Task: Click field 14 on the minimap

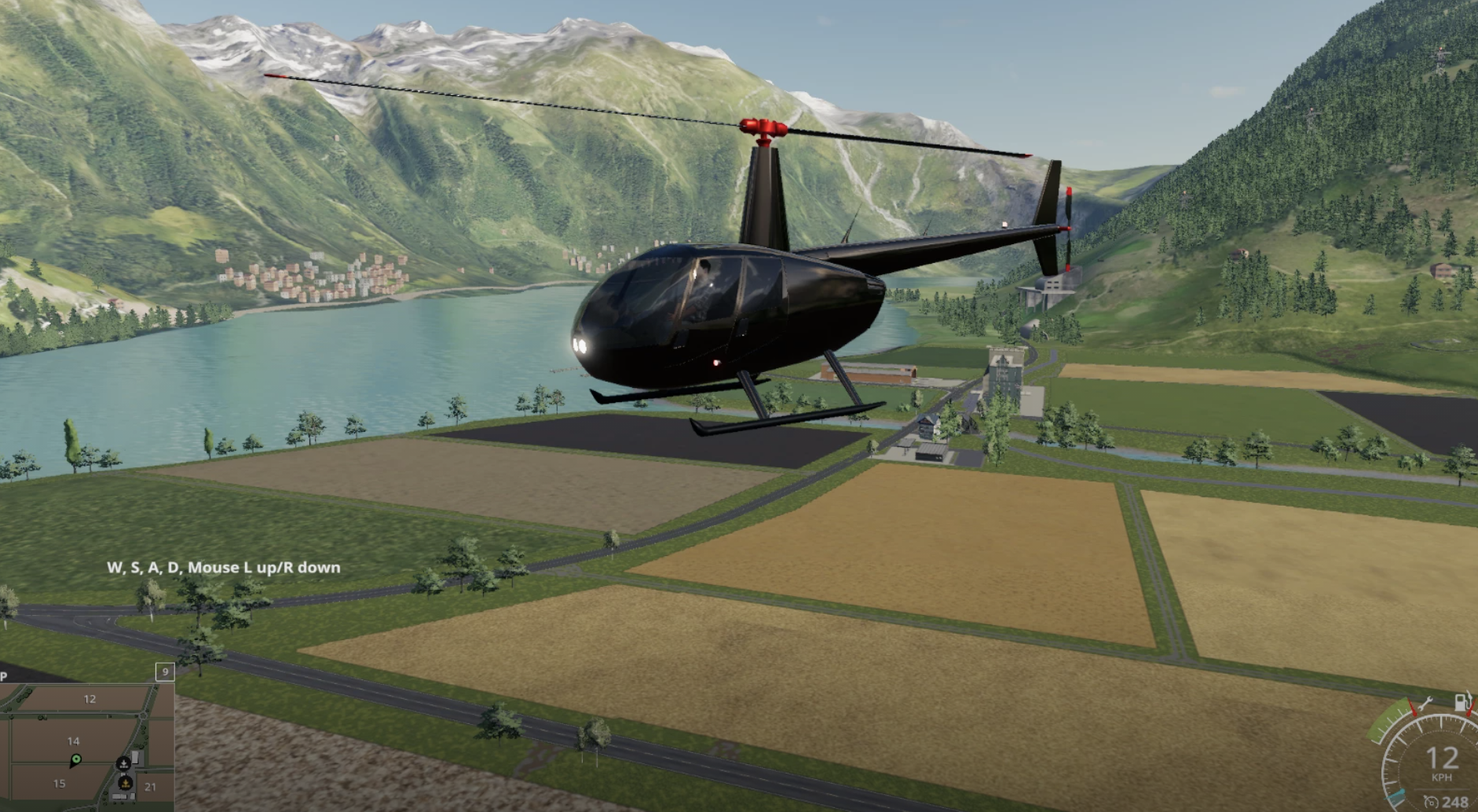Action: pos(73,741)
